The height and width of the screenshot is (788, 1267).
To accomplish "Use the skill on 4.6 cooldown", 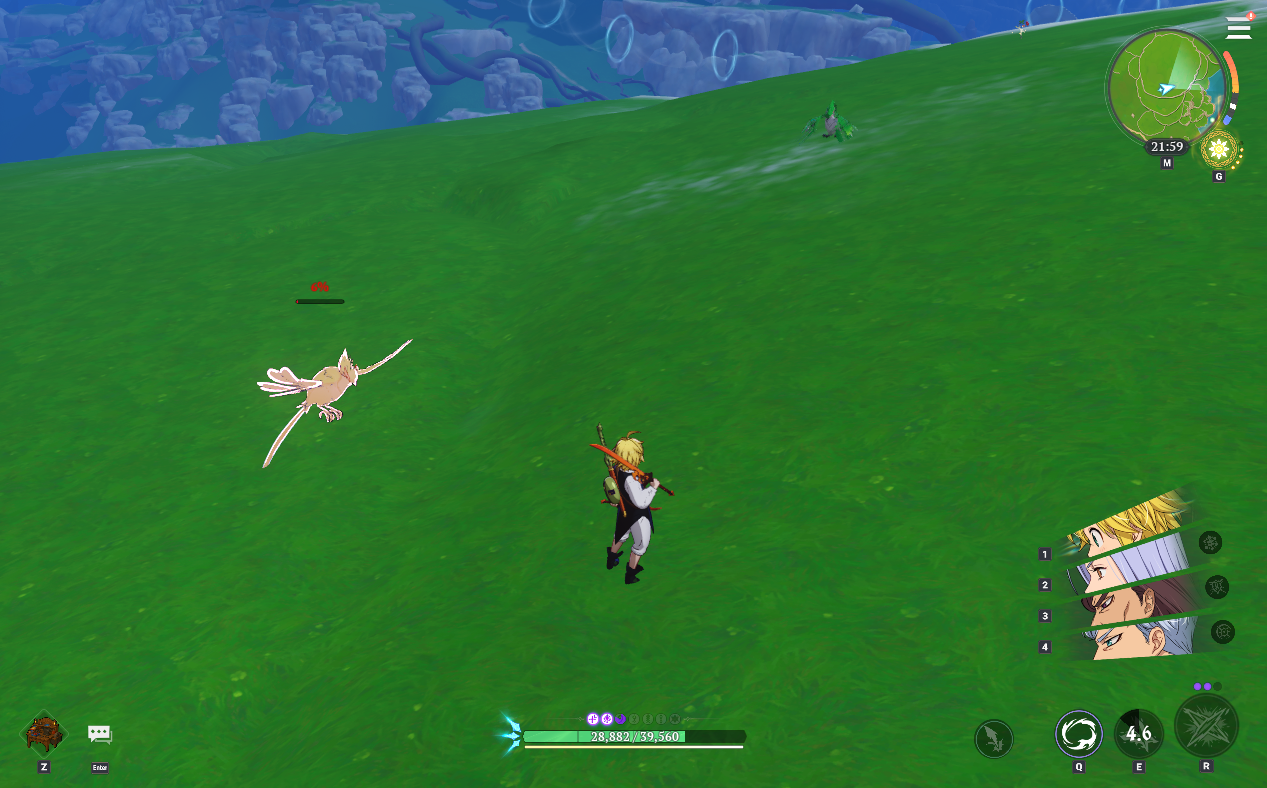I will point(1139,734).
